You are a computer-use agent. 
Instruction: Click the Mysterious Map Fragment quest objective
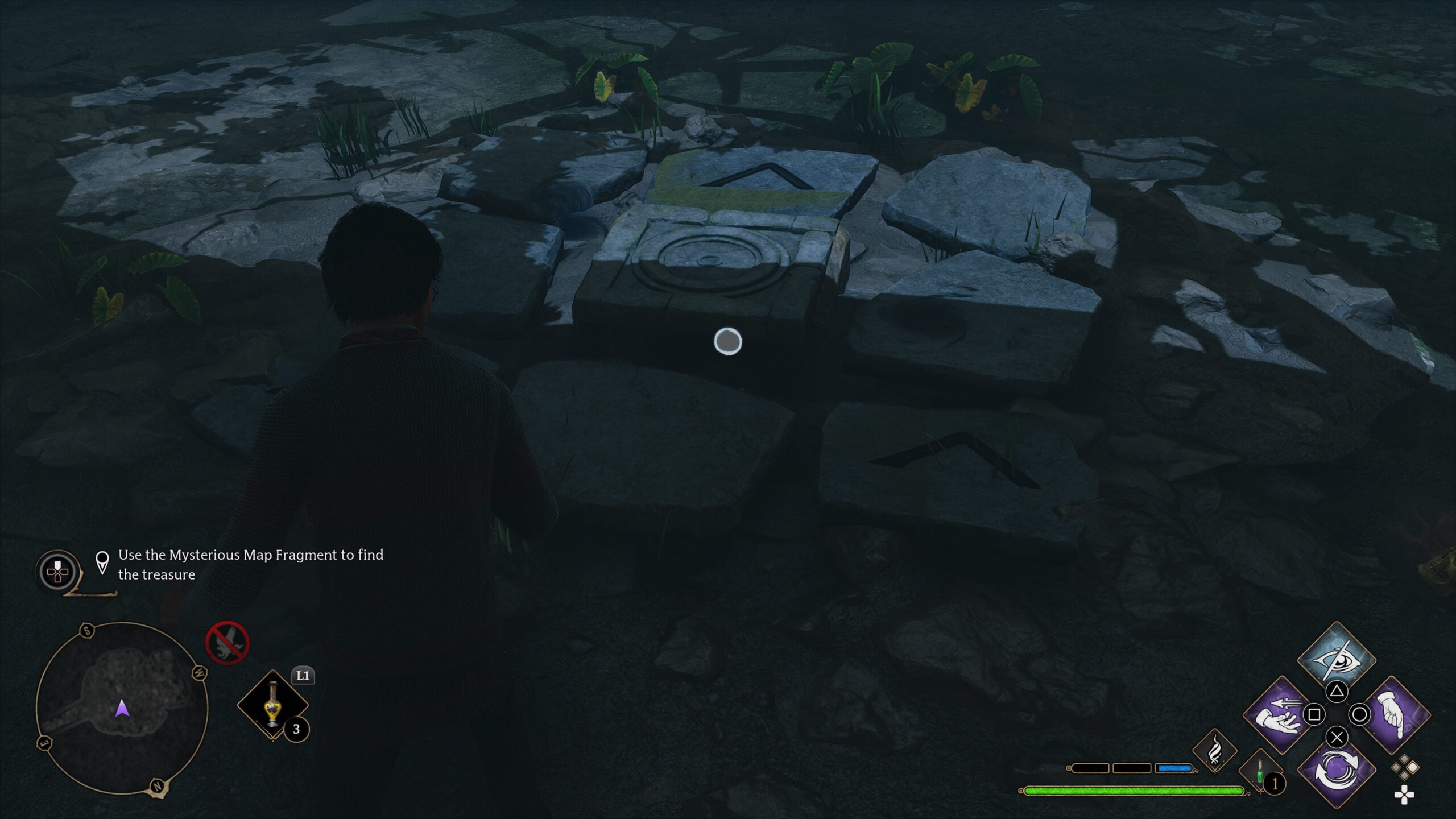(250, 564)
